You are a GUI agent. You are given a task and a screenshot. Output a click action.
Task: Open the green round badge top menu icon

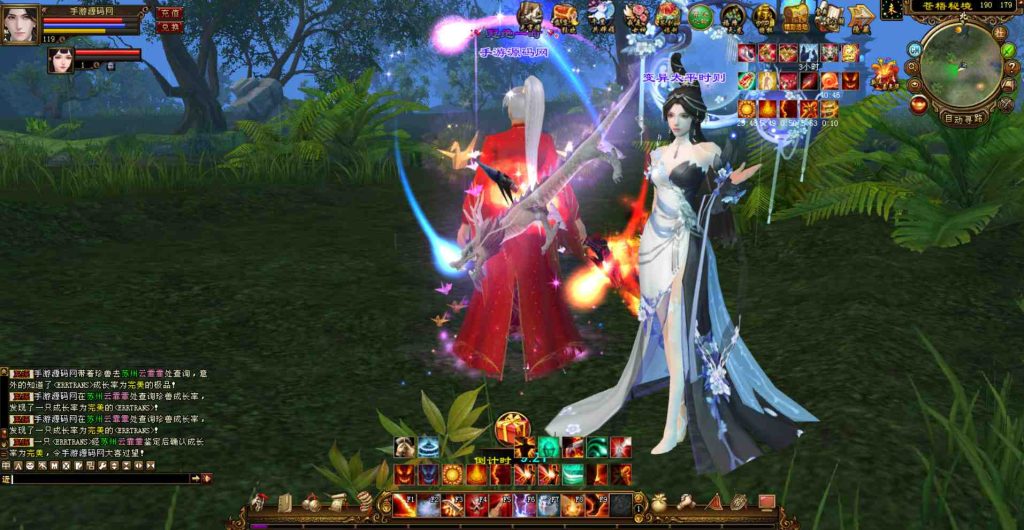click(x=700, y=16)
